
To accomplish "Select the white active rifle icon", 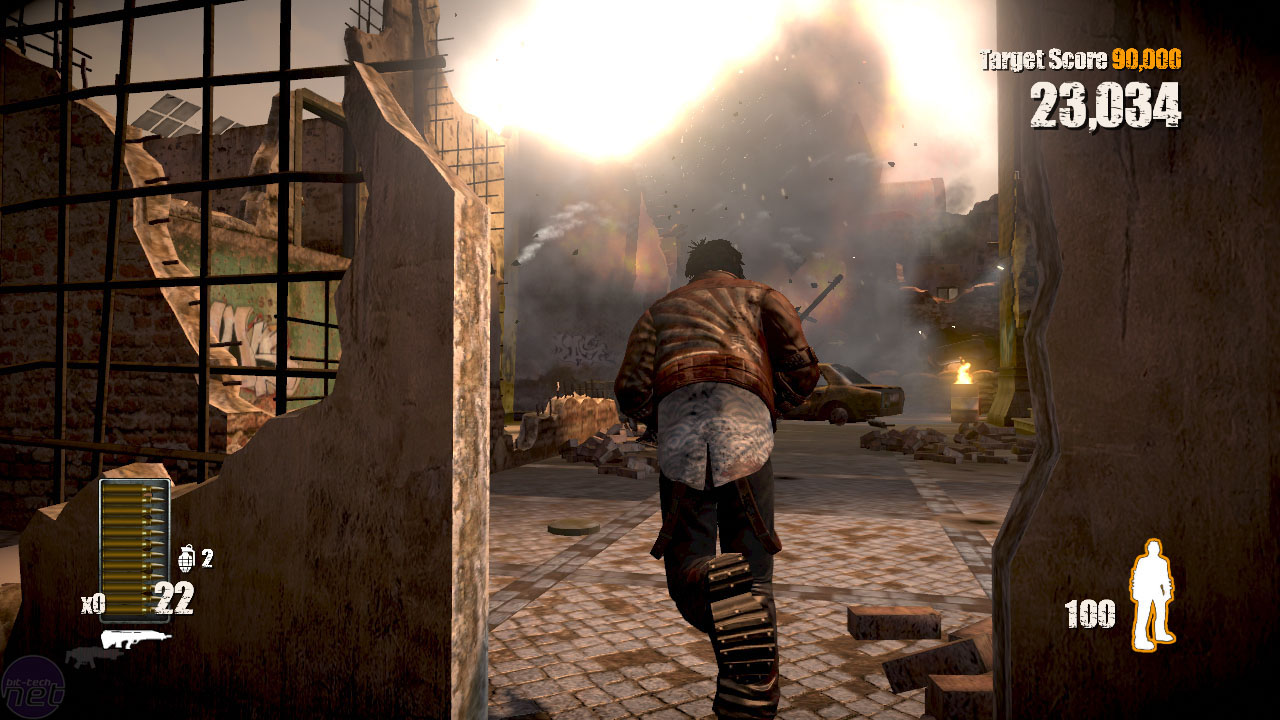I will click(135, 638).
